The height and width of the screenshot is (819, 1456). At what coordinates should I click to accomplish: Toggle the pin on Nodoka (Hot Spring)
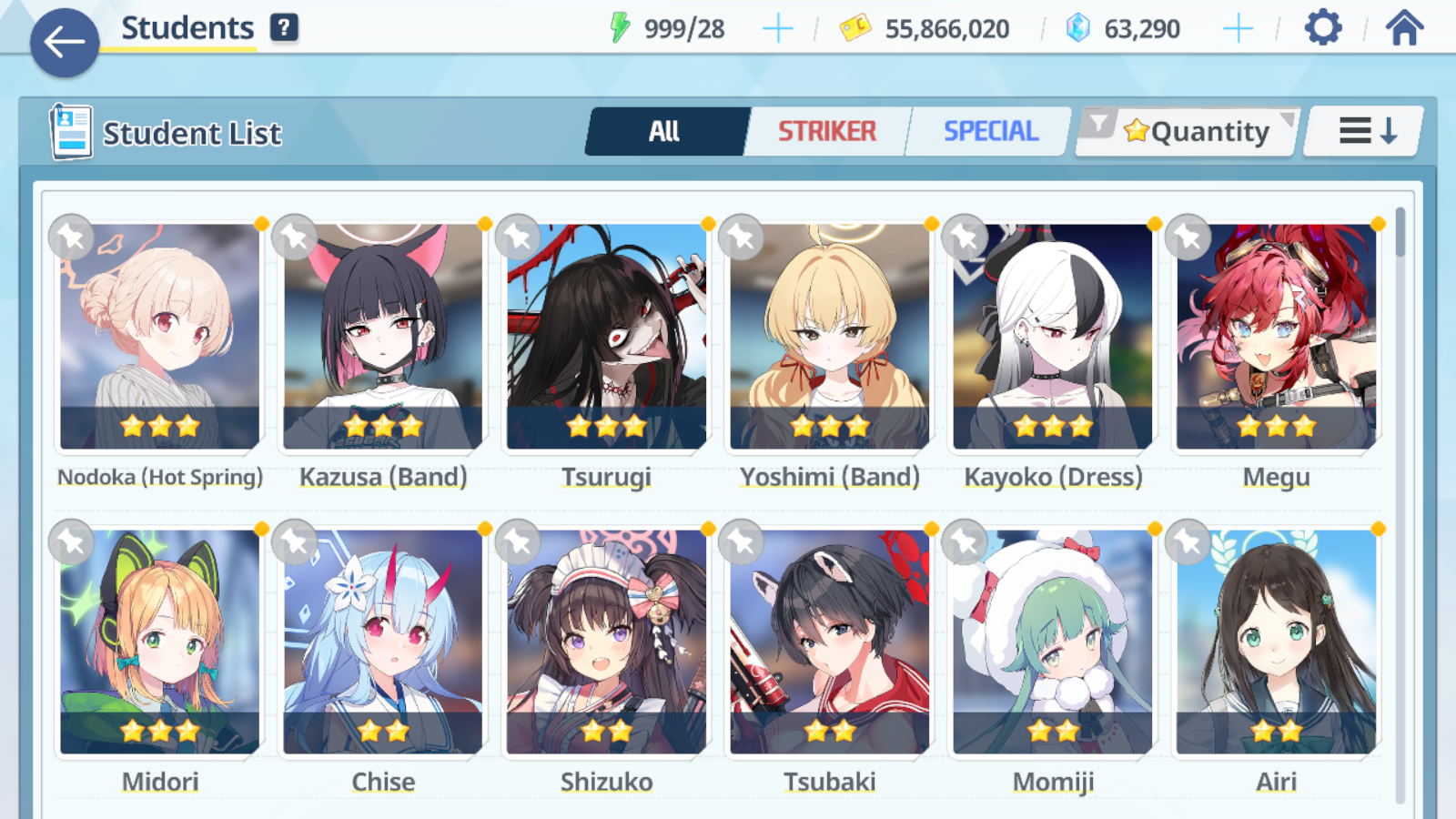71,238
